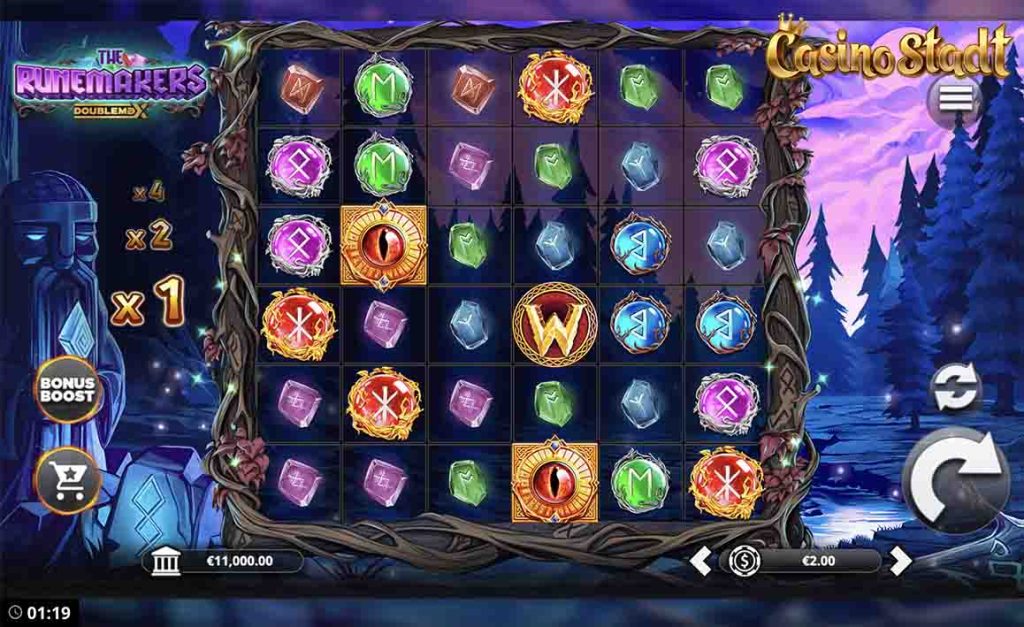
Task: Open the hamburger menu
Action: 956,98
